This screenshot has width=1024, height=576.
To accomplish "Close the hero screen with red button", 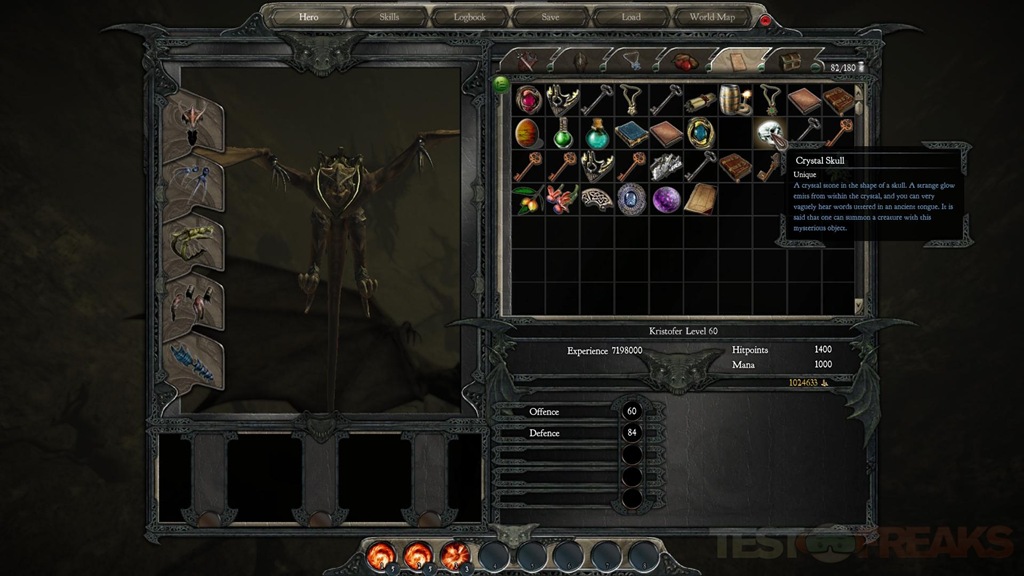I will [766, 20].
